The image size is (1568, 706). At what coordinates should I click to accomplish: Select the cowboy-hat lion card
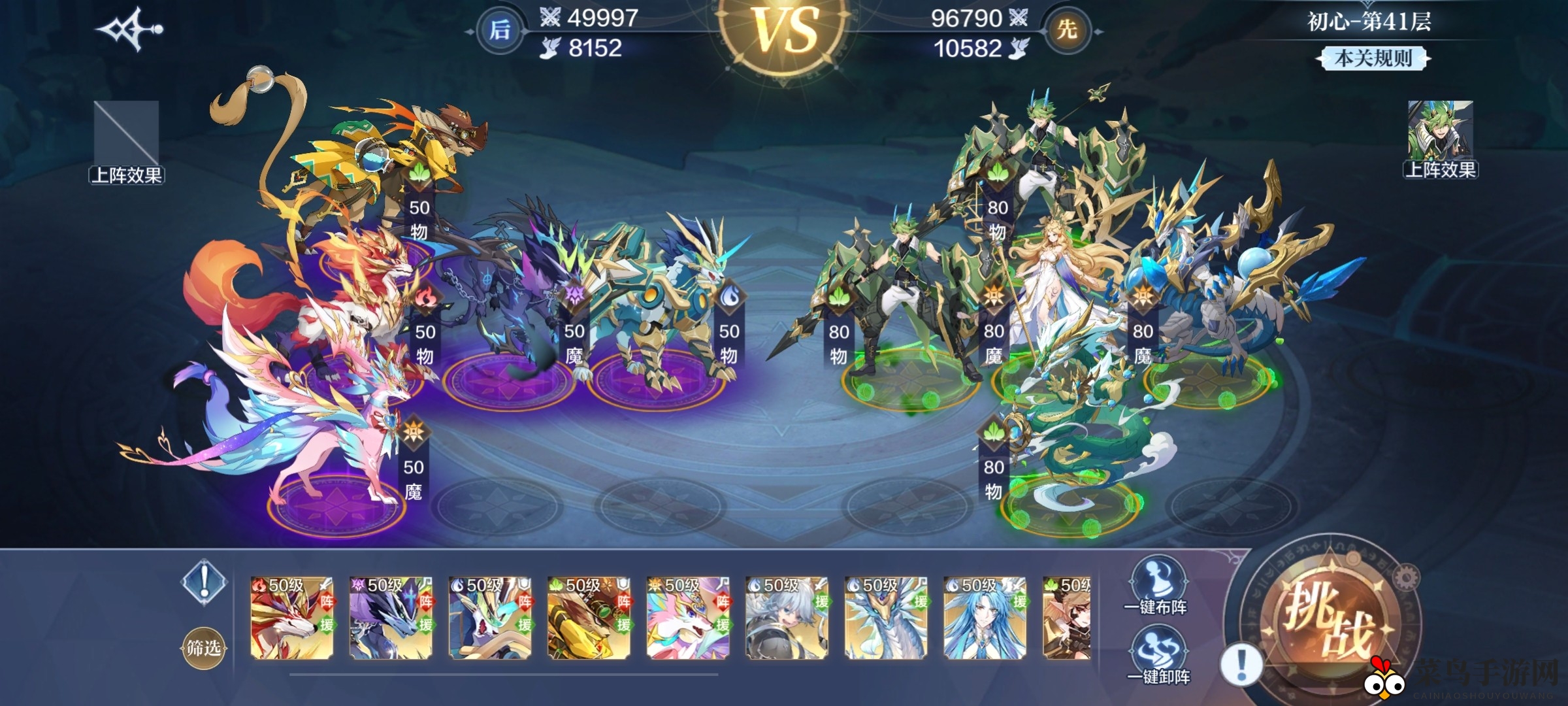tap(589, 617)
